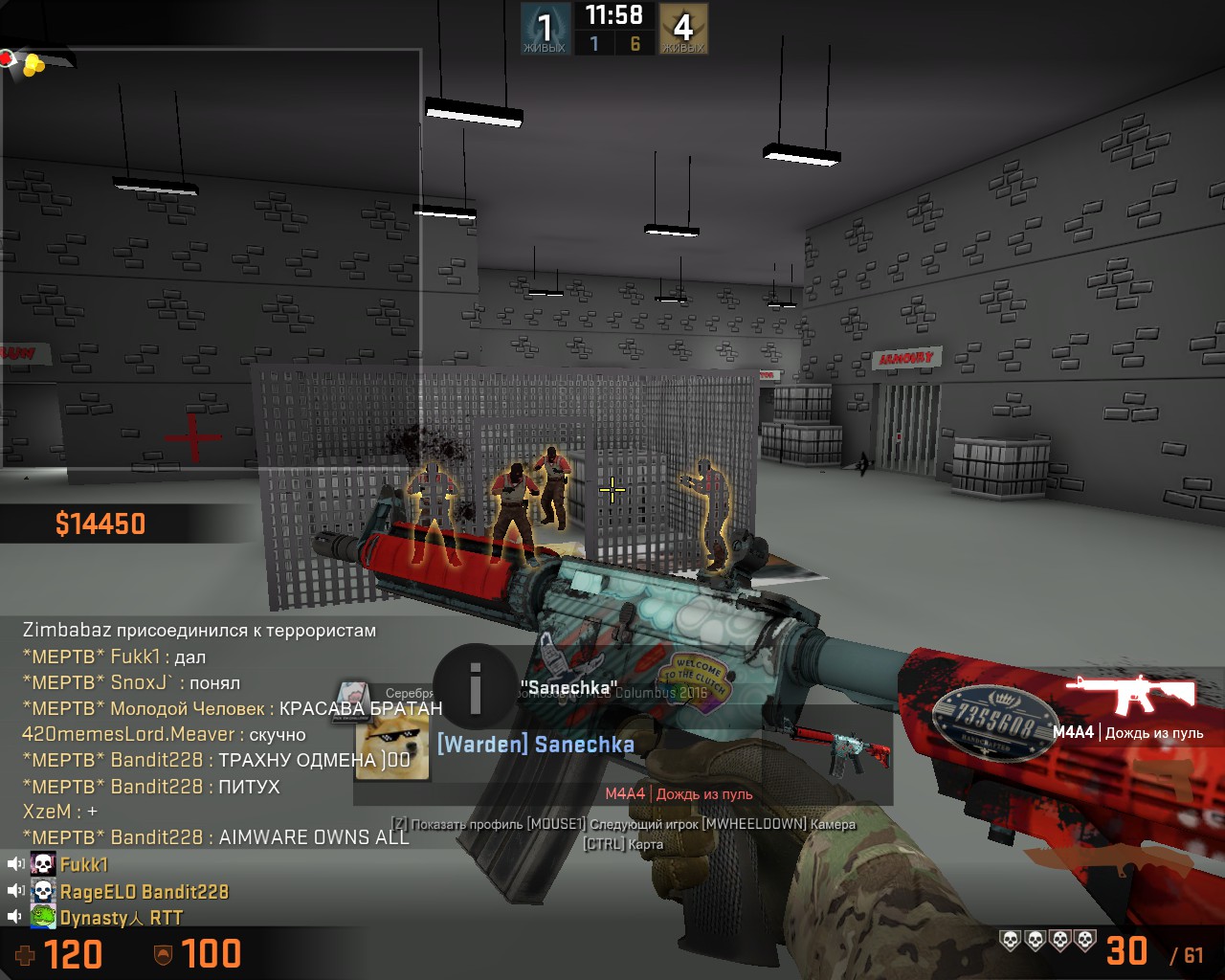This screenshot has width=1225, height=980.
Task: Select the white M4A4 weapon icon
Action: [1130, 695]
